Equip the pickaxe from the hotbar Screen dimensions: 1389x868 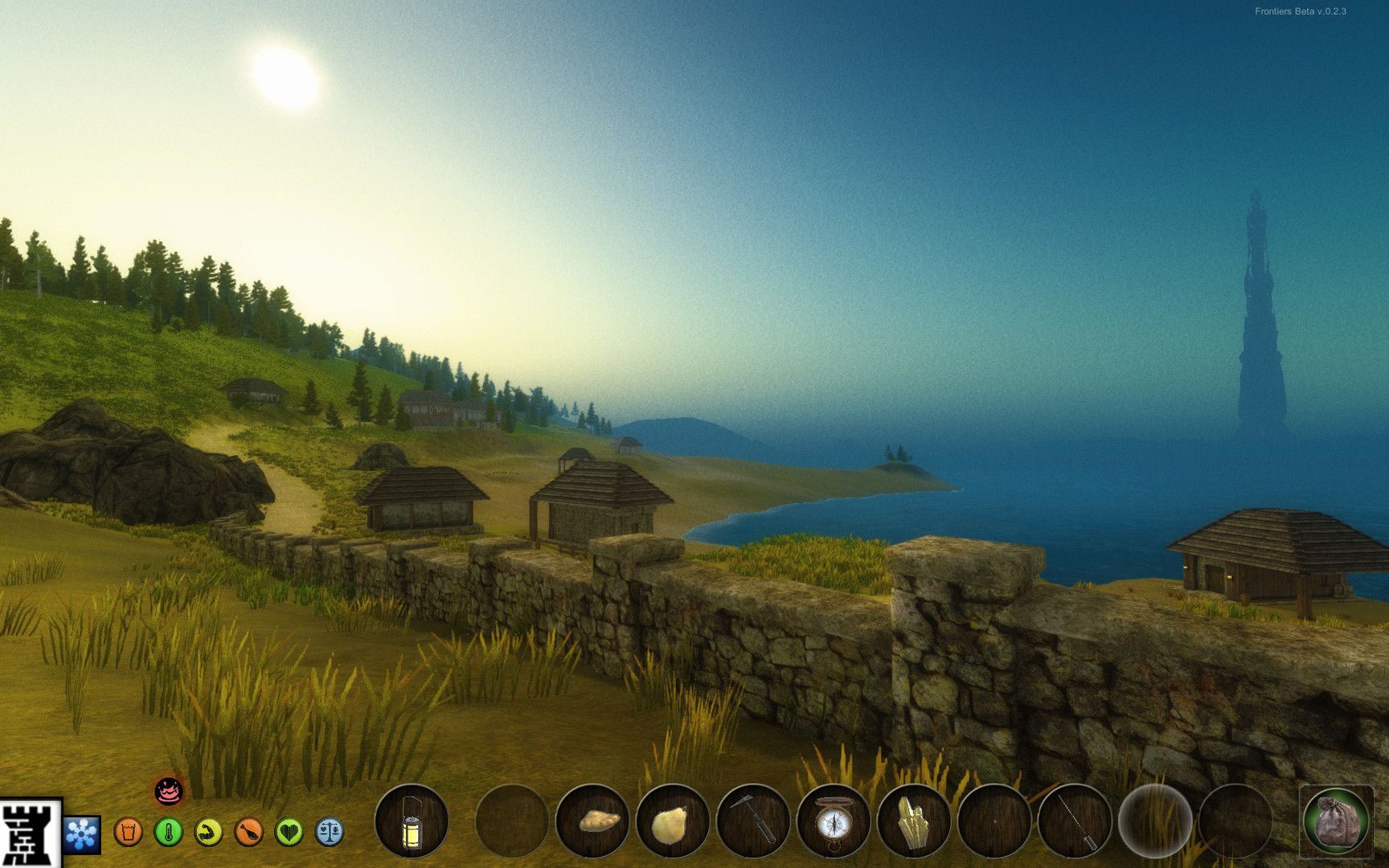pyautogui.click(x=753, y=821)
